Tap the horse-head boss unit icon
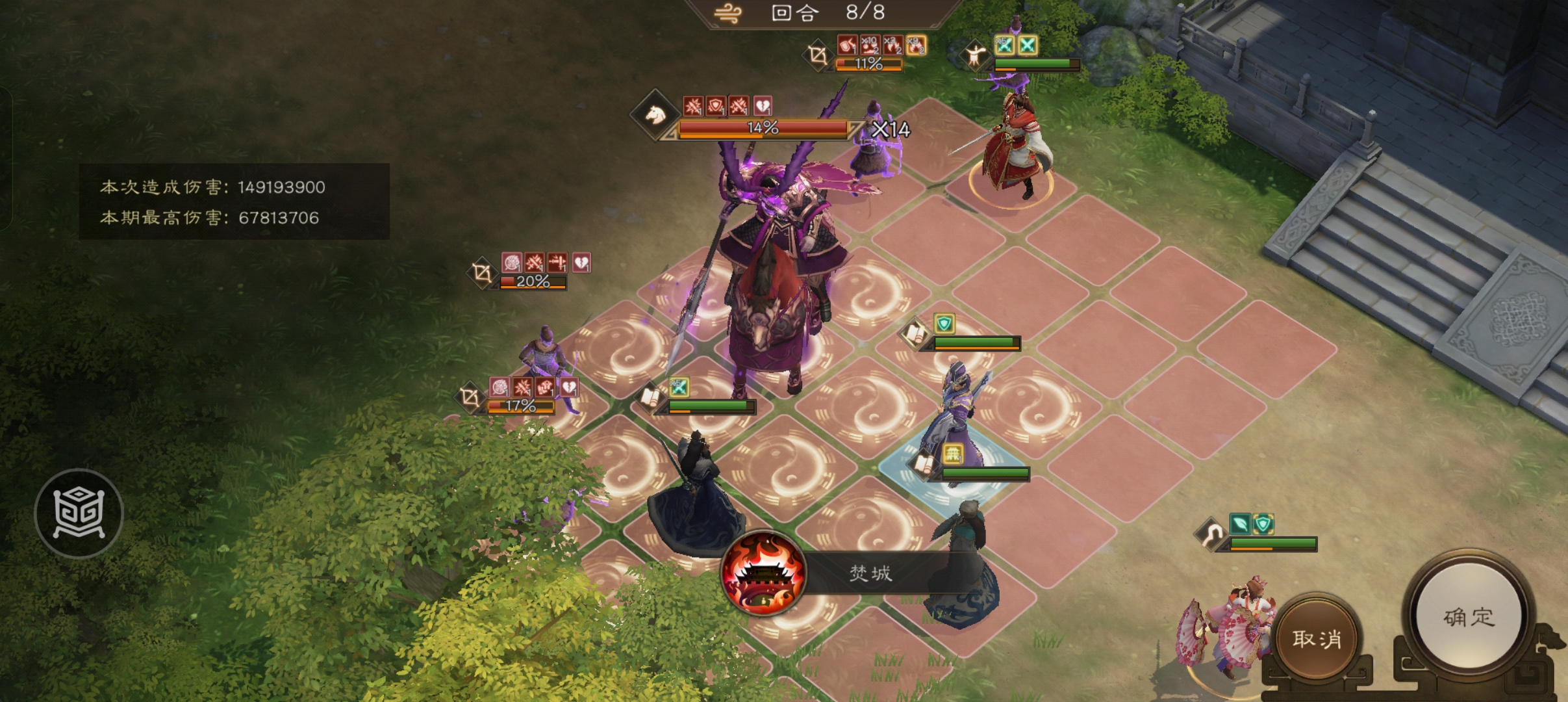 [x=655, y=116]
